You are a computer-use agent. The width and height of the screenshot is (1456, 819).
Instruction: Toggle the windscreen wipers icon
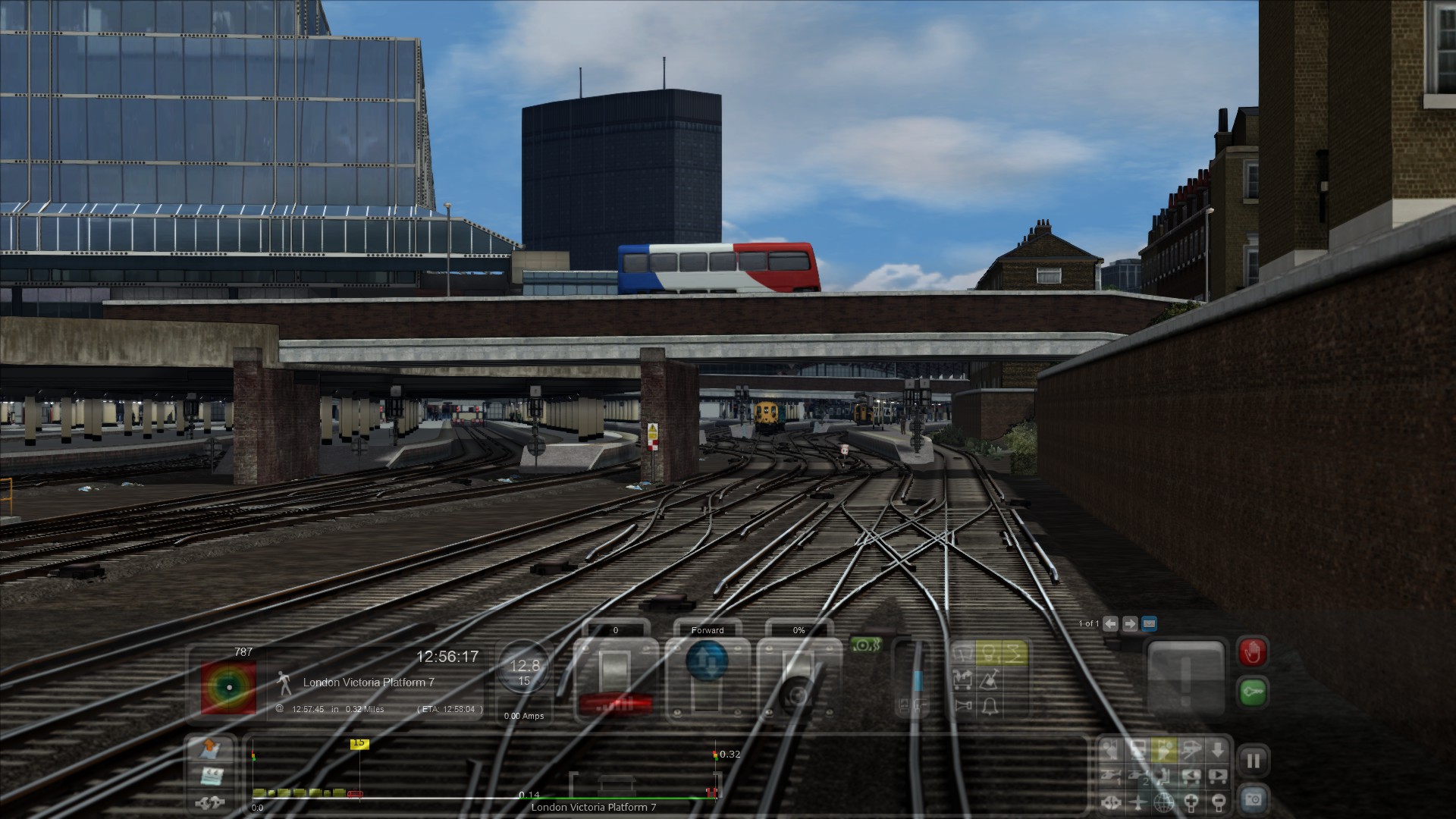point(964,653)
